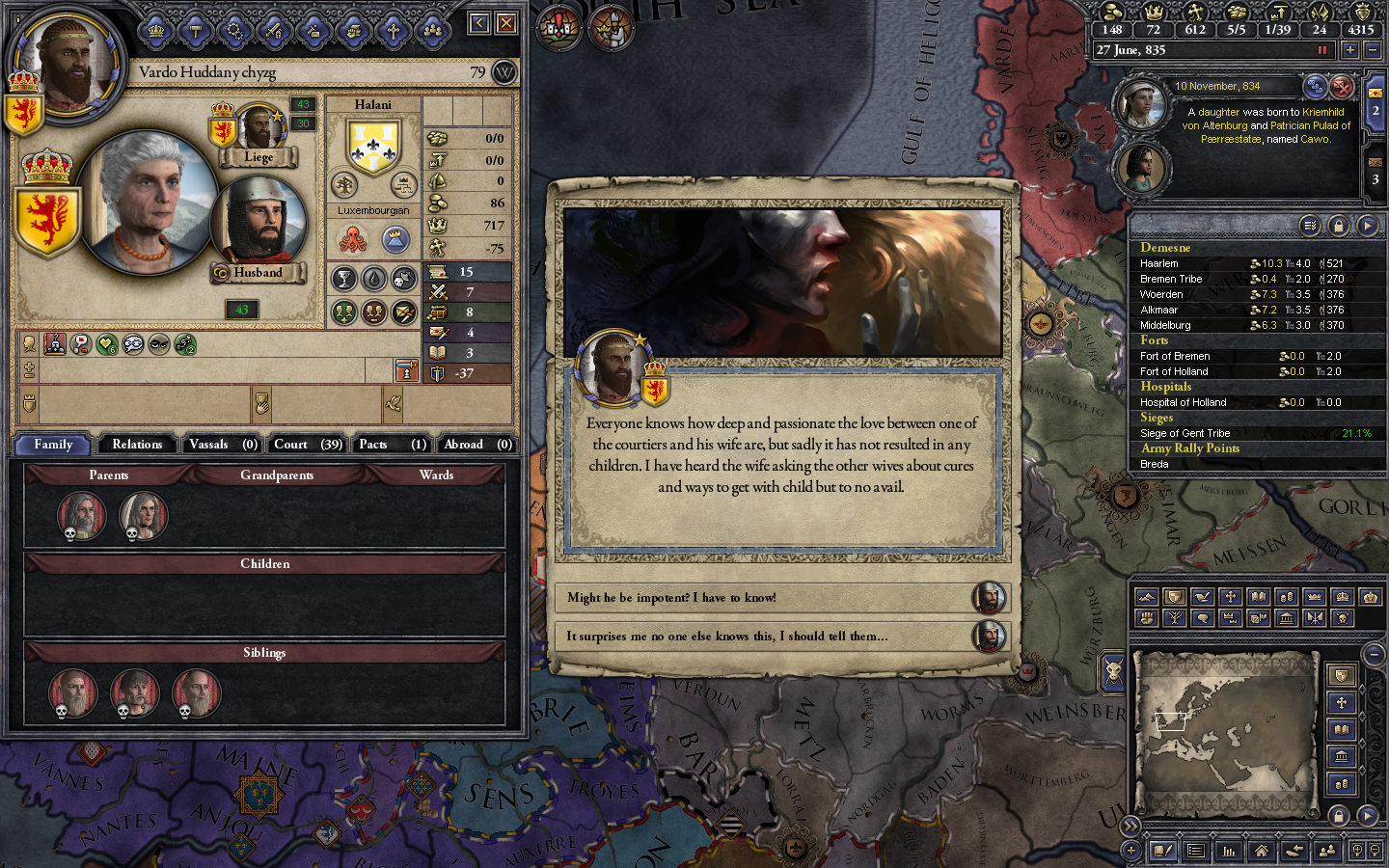
Task: Choose the option 'Might he be impotent? I have to know!'
Action: click(x=767, y=598)
